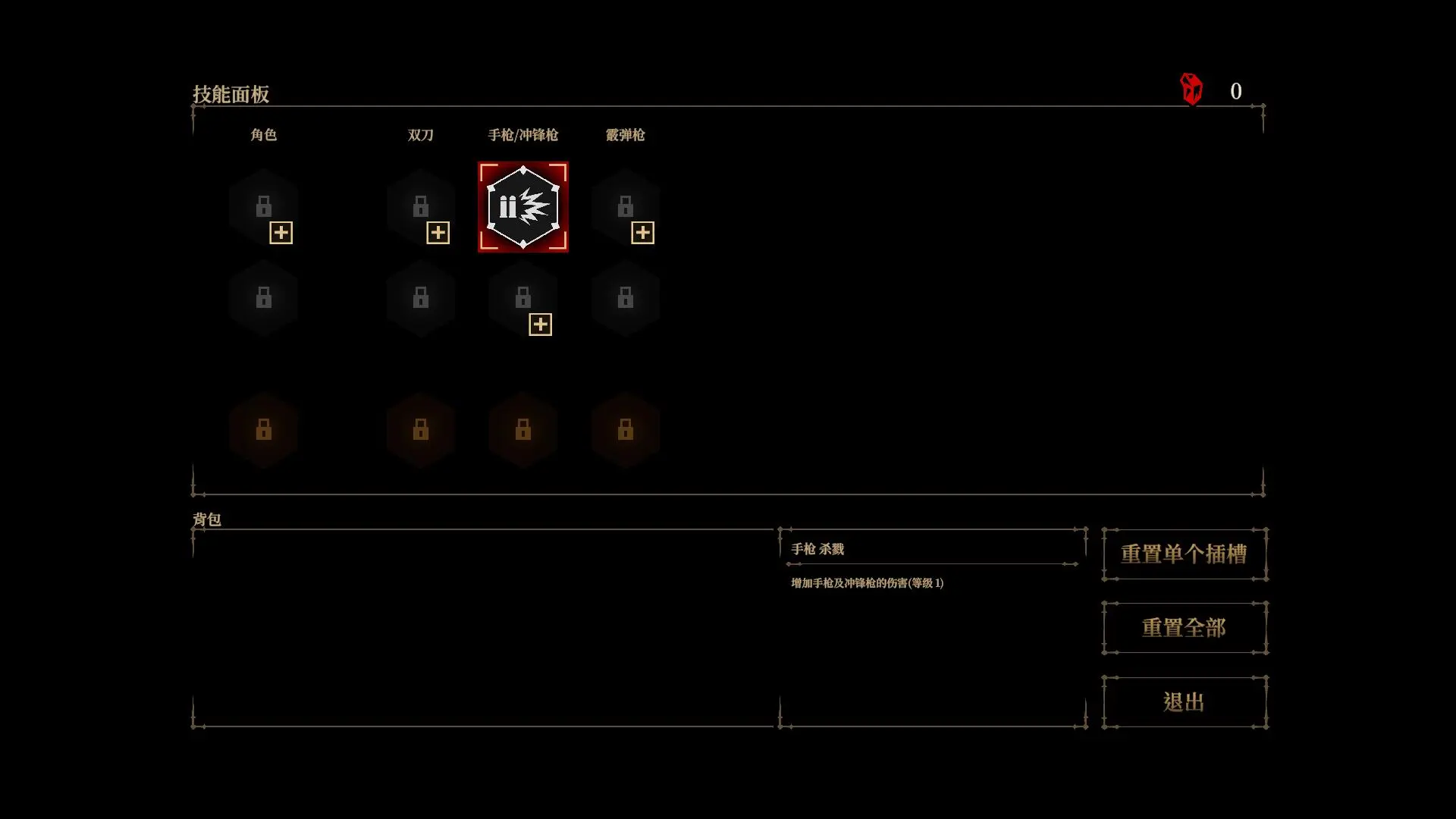Image resolution: width=1456 pixels, height=819 pixels.
Task: Click 退出 to exit the skill panel
Action: tap(1185, 701)
